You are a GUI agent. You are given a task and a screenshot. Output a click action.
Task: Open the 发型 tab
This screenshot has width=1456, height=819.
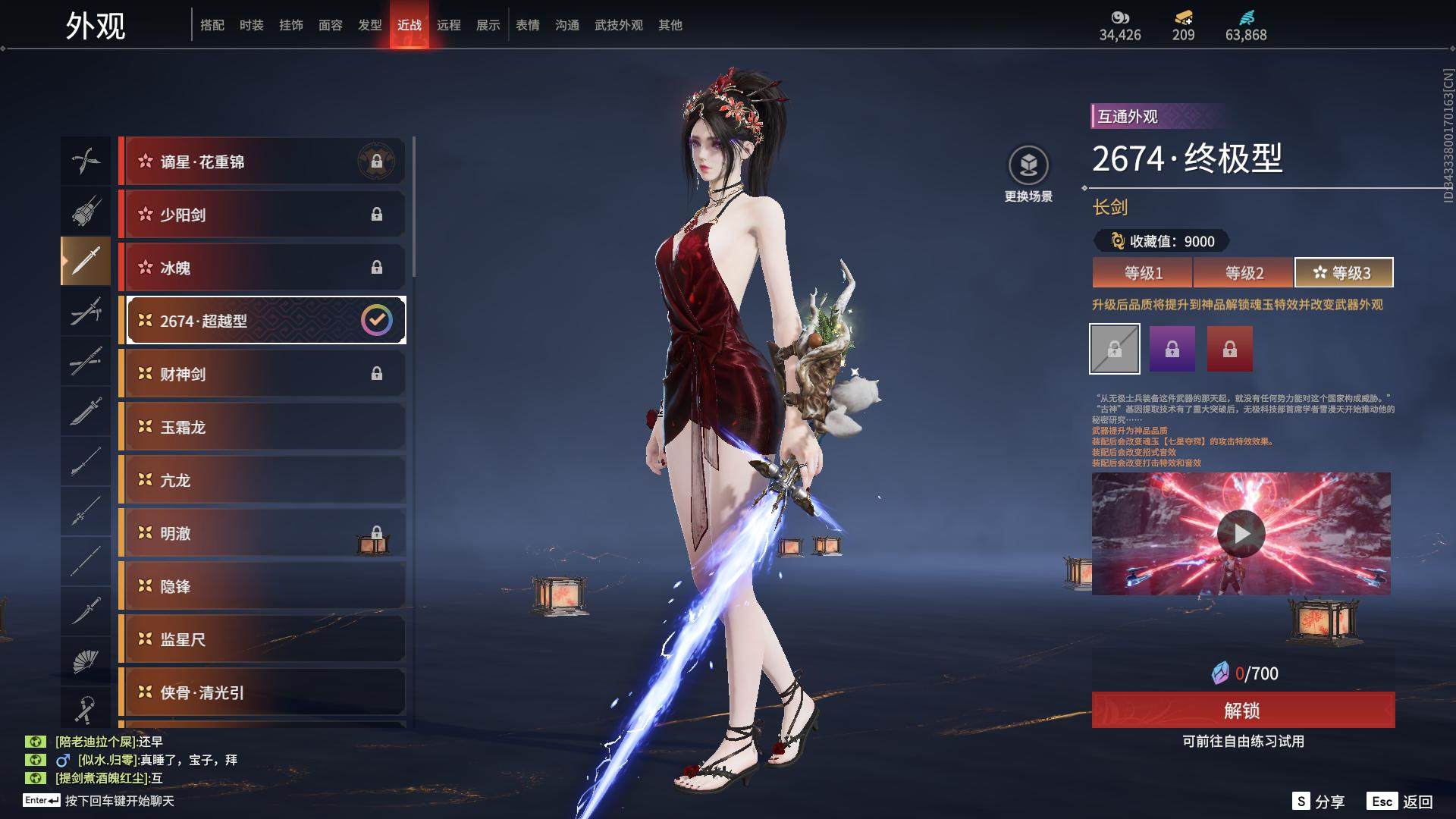click(369, 25)
